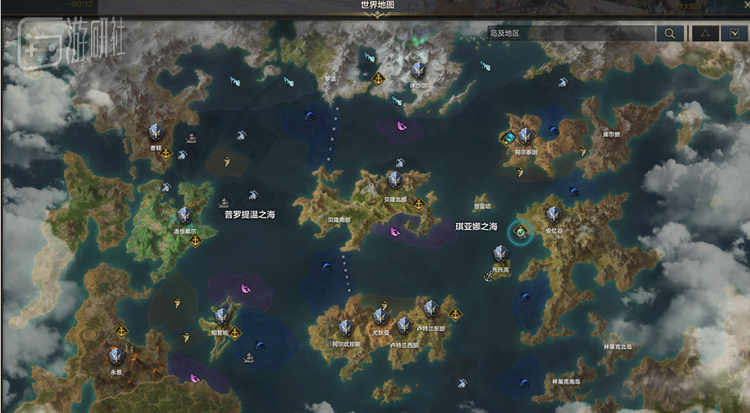Select the 托托克 shield marker
The height and width of the screenshot is (413, 750).
coord(500,253)
